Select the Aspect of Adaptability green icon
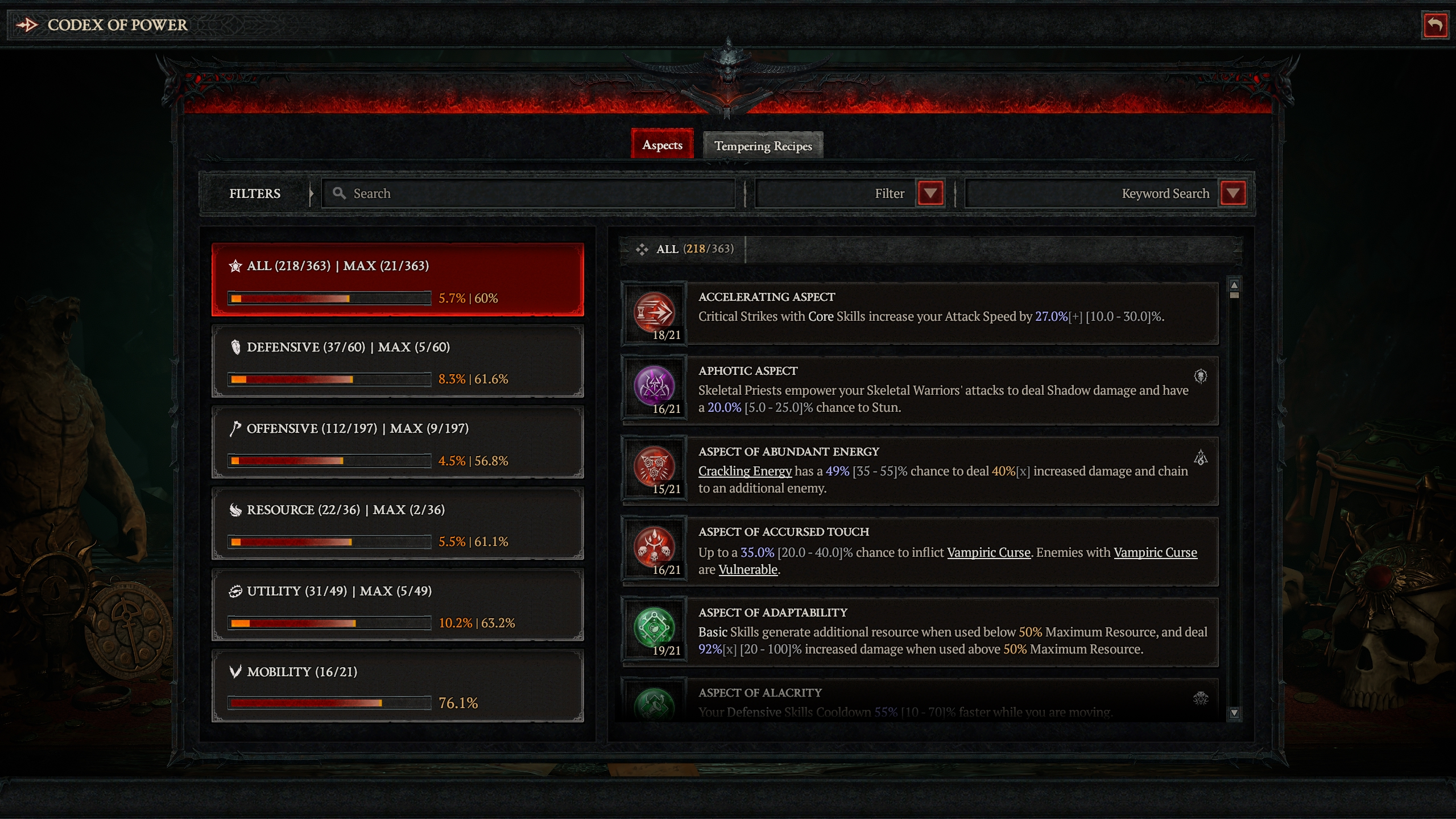 (654, 627)
